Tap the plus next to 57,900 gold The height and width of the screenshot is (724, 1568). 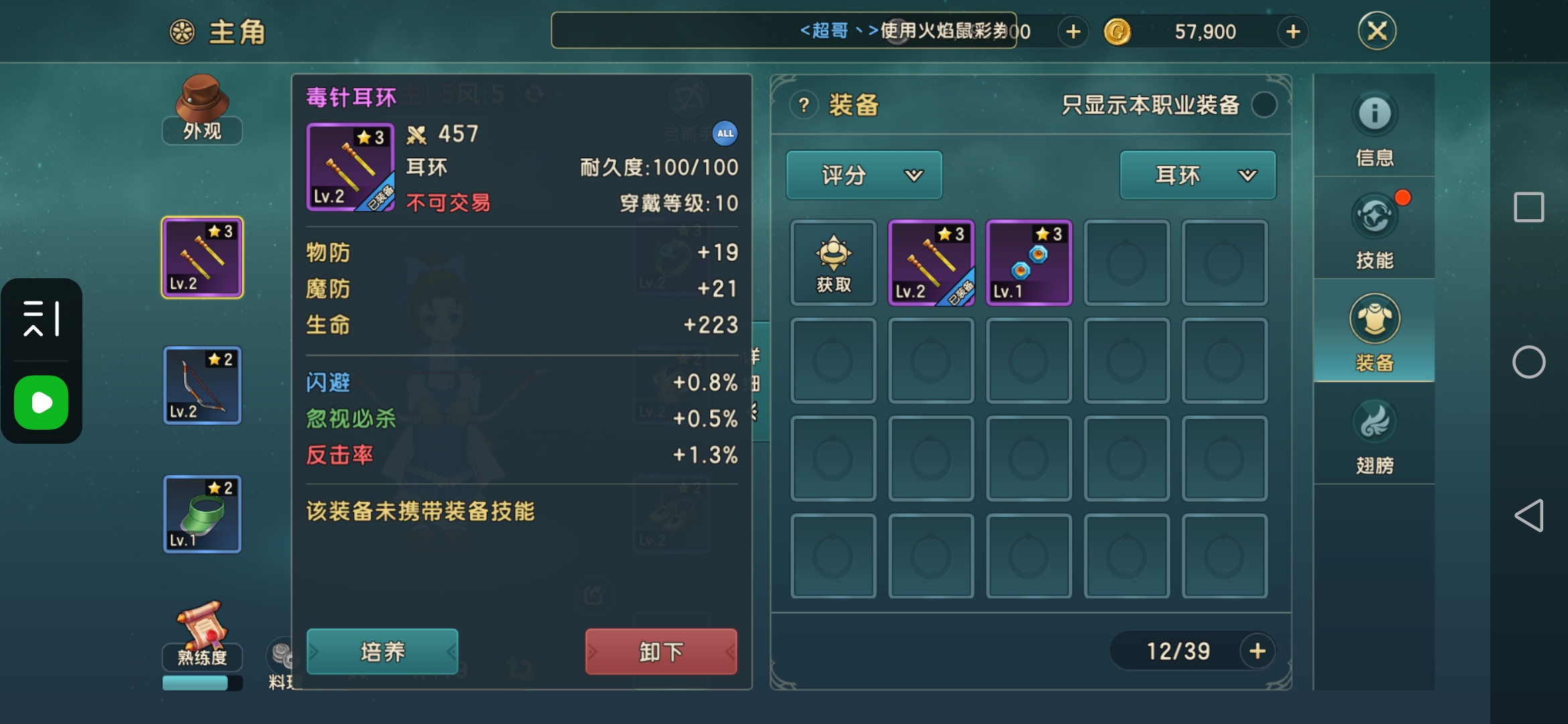1292,32
